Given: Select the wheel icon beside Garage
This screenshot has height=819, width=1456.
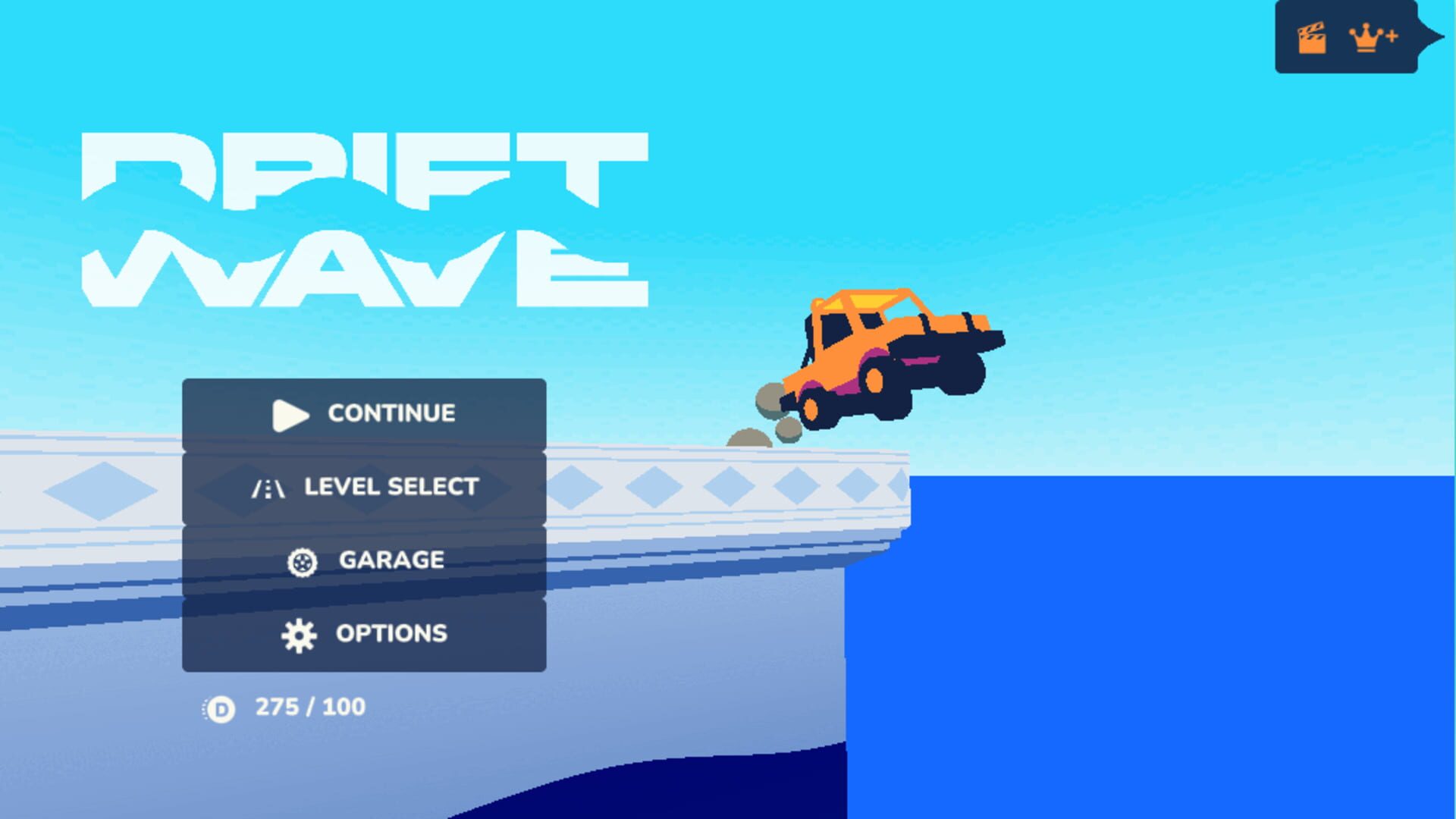Looking at the screenshot, I should pyautogui.click(x=303, y=561).
